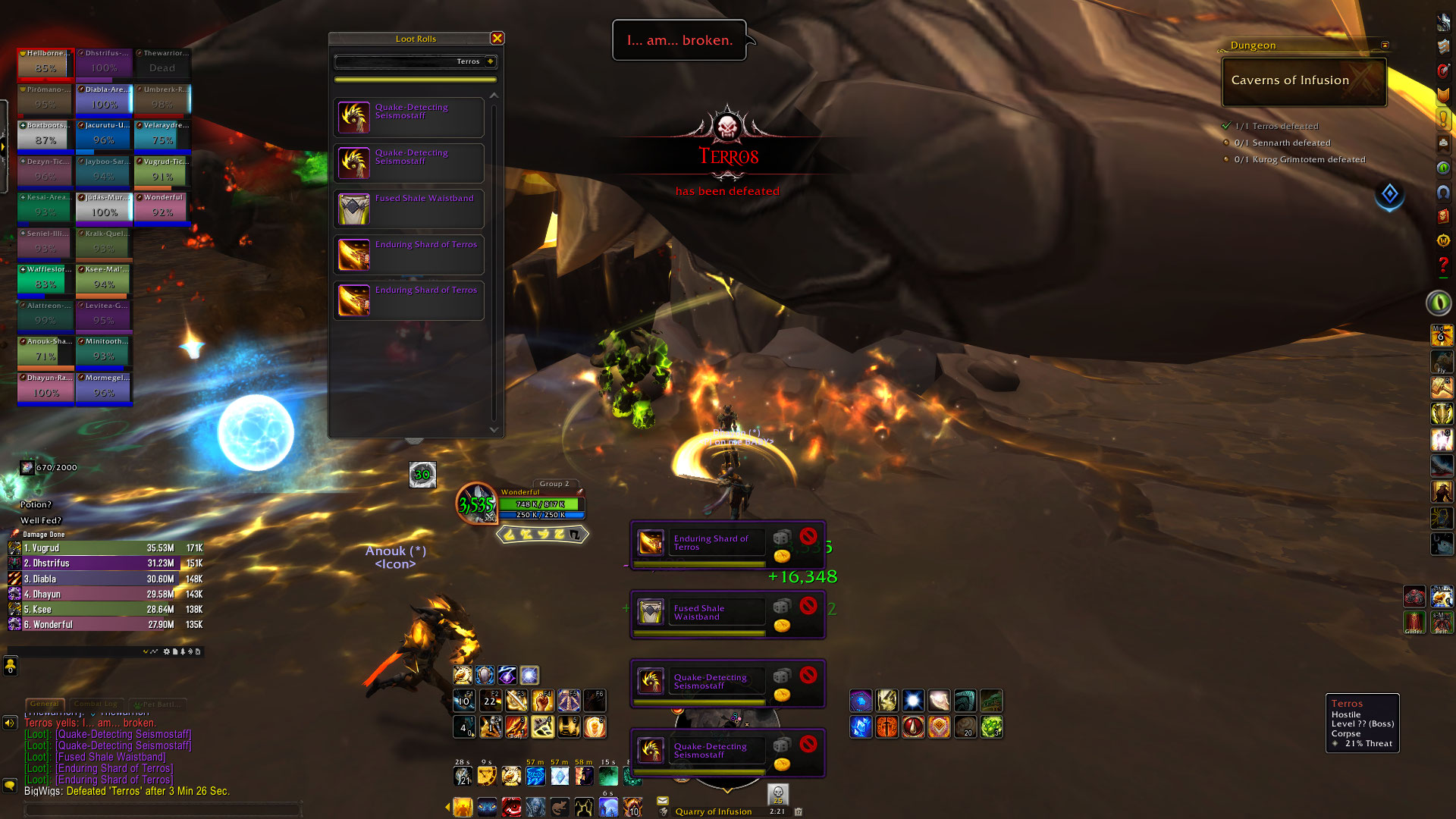Switch to the Combat Log chat tab

[96, 704]
